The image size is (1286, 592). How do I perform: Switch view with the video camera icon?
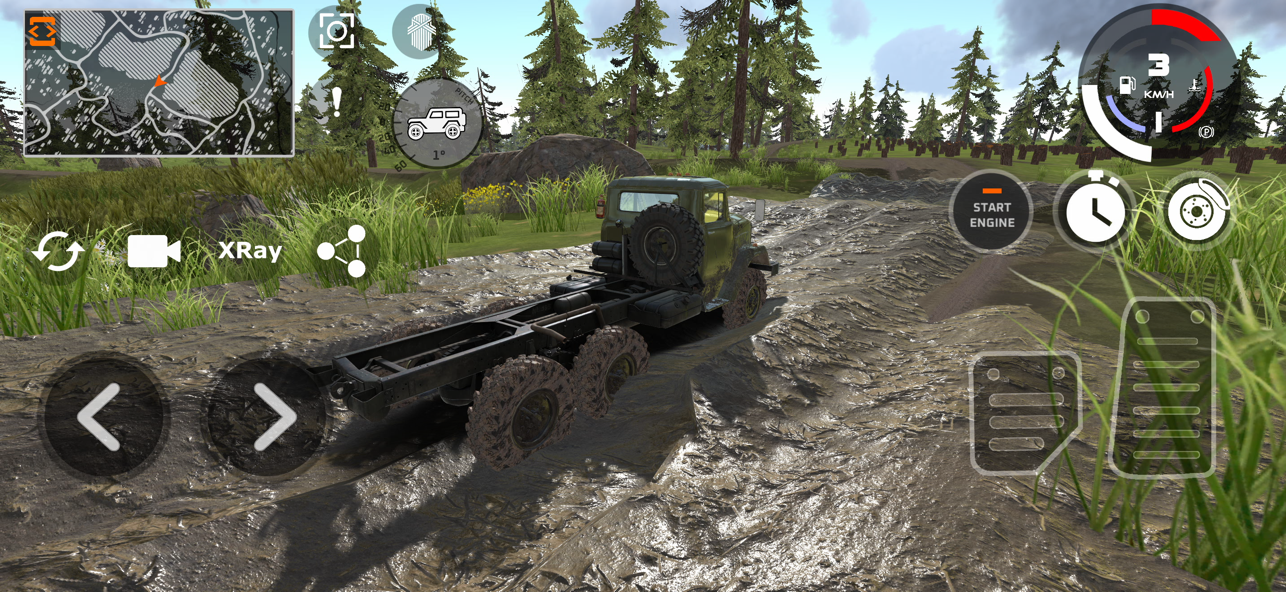153,252
